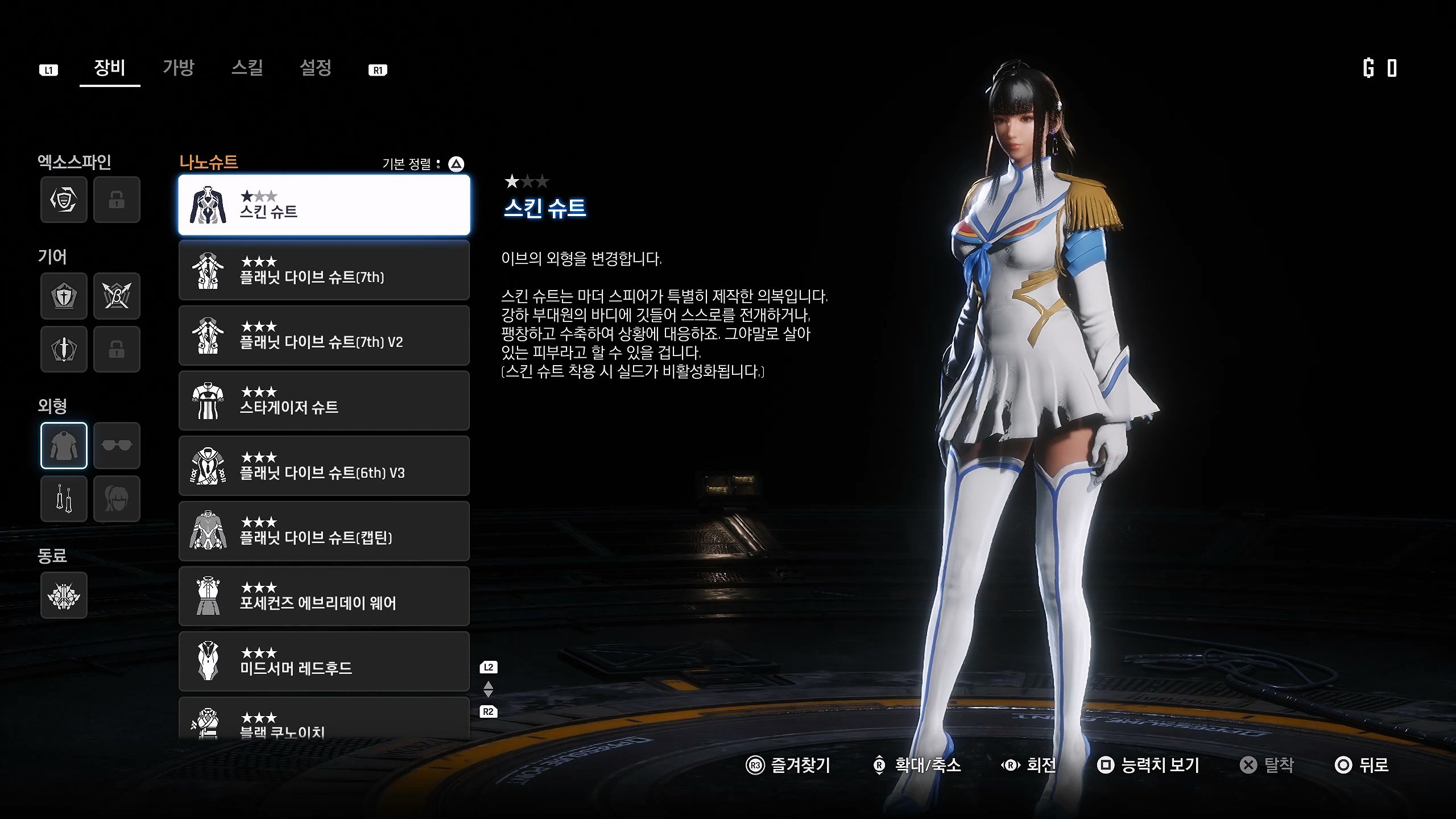
Task: Select the beta-emblem gear slot
Action: (x=117, y=296)
